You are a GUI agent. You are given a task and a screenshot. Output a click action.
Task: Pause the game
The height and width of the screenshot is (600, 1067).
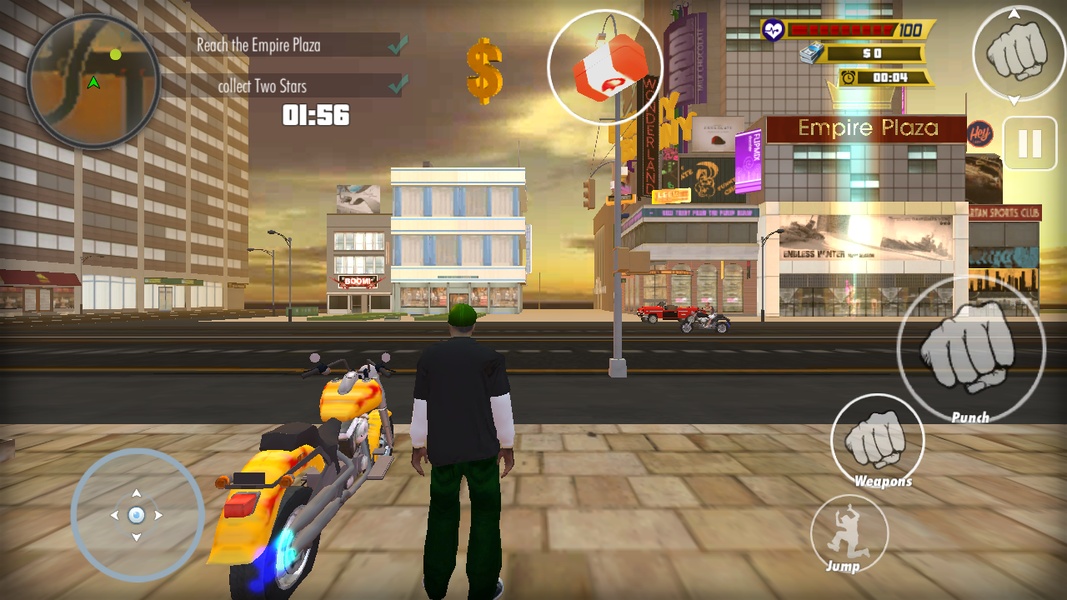(x=1029, y=144)
